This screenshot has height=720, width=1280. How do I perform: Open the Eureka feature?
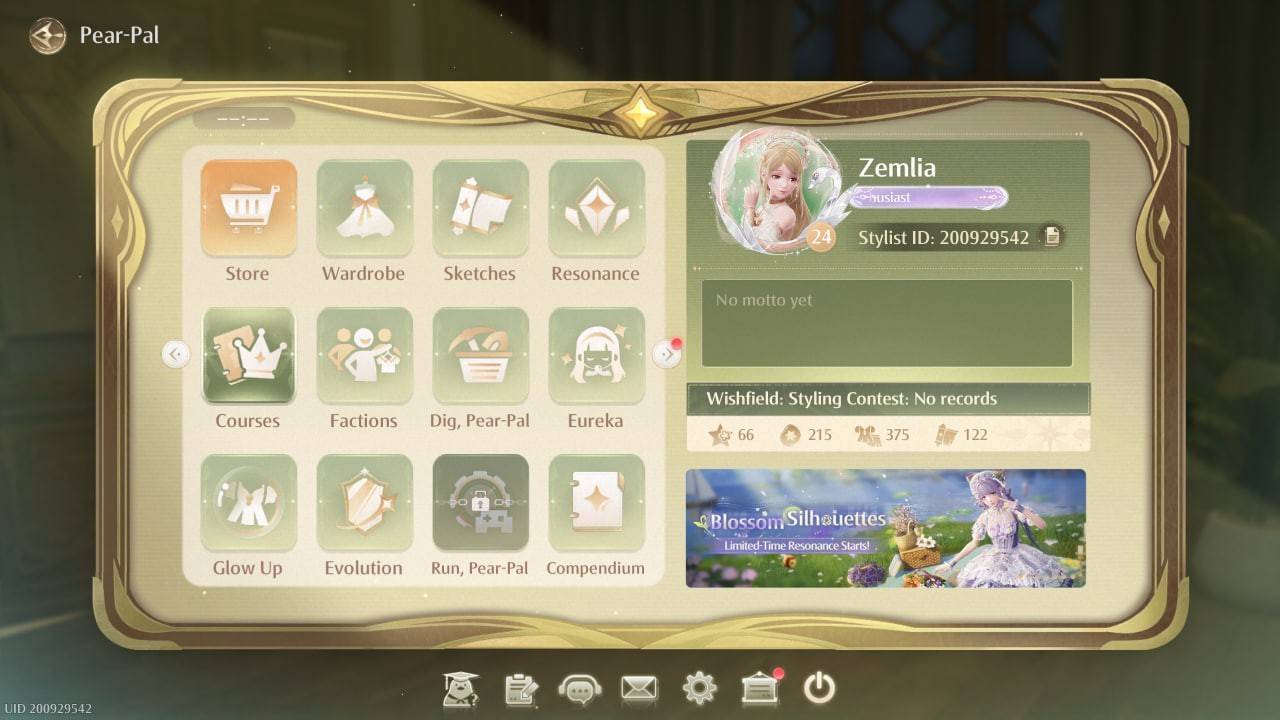coord(596,354)
